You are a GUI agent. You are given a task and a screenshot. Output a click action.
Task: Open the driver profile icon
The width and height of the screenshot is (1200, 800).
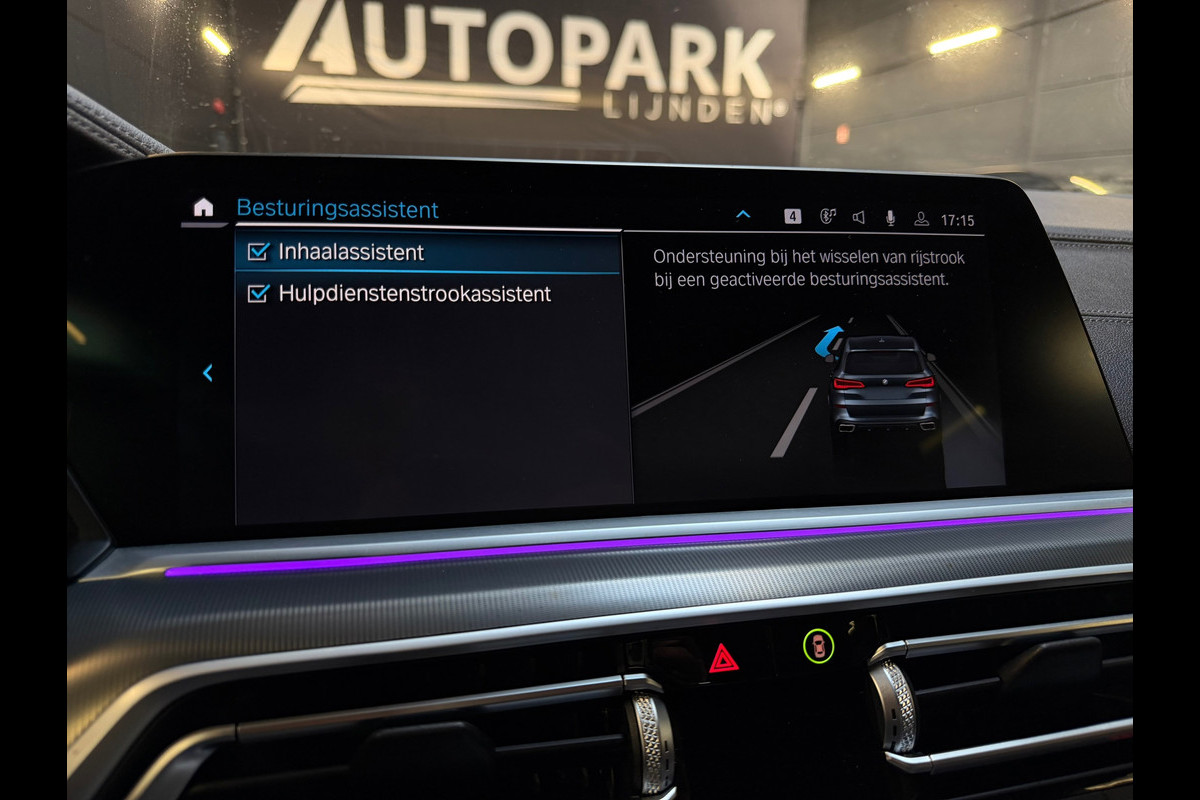[x=921, y=219]
